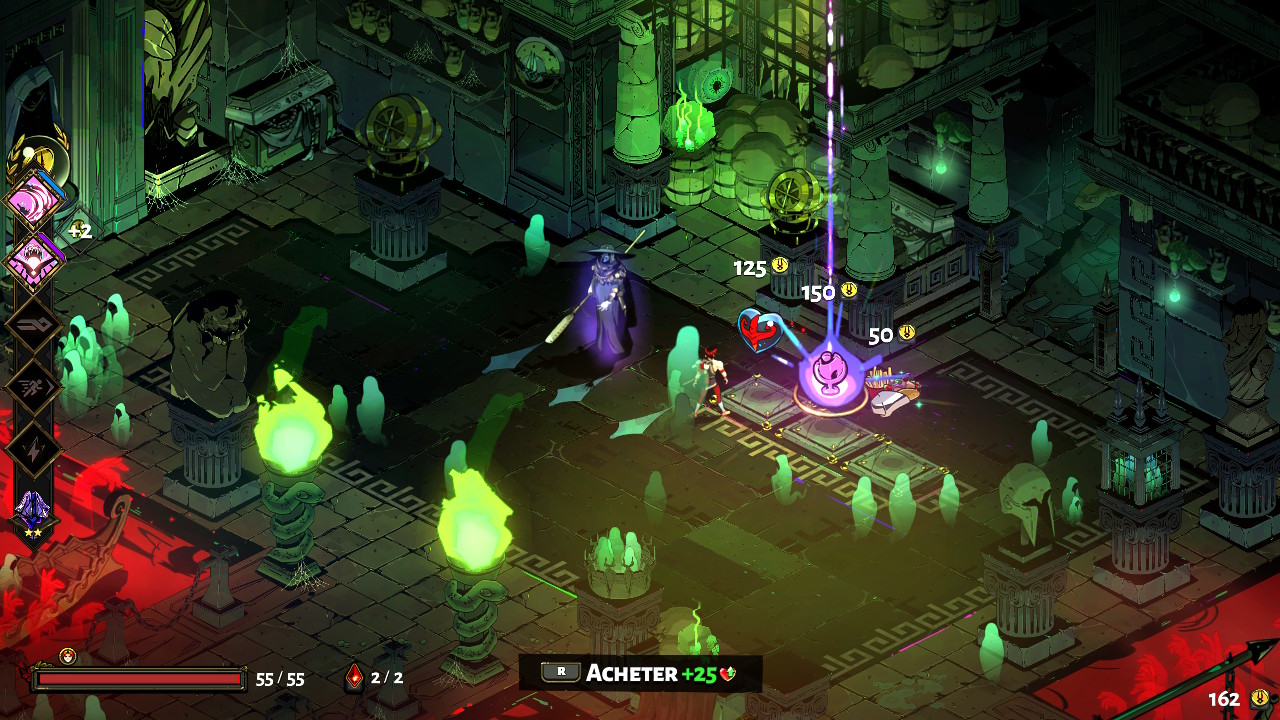Choose the 150-obol purple goblet boon
Viewport: 1280px width, 720px height.
pyautogui.click(x=830, y=371)
